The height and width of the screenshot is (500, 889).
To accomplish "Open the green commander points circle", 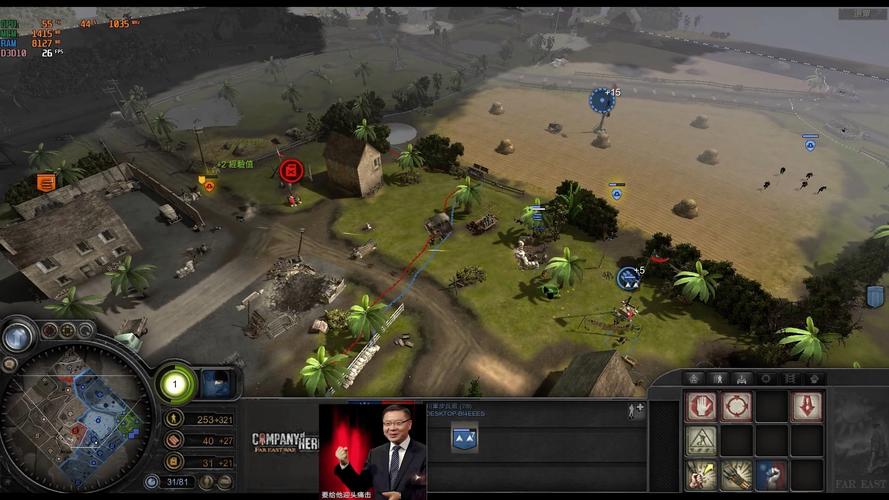I will click(x=175, y=383).
